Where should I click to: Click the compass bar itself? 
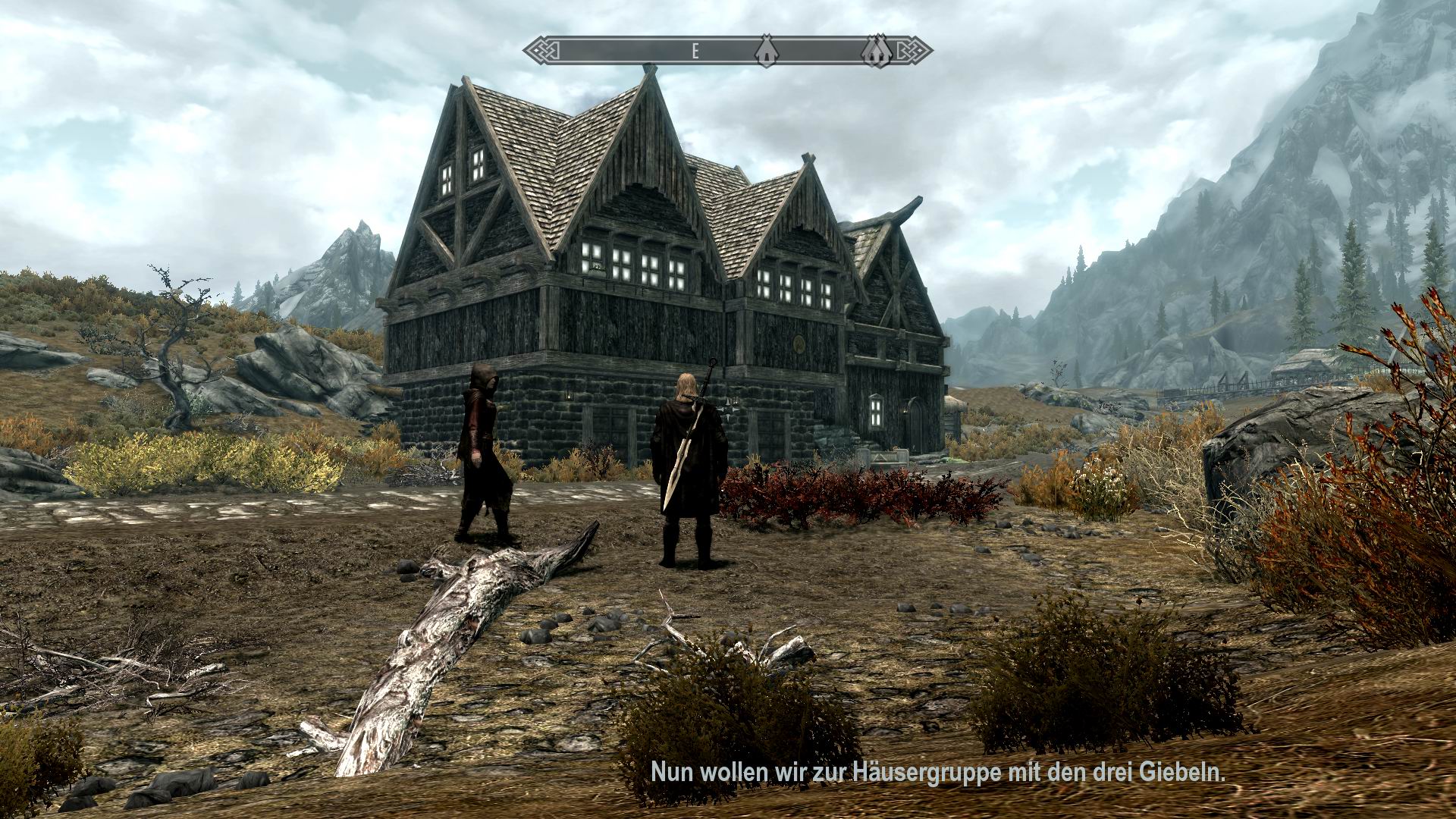coord(645,50)
